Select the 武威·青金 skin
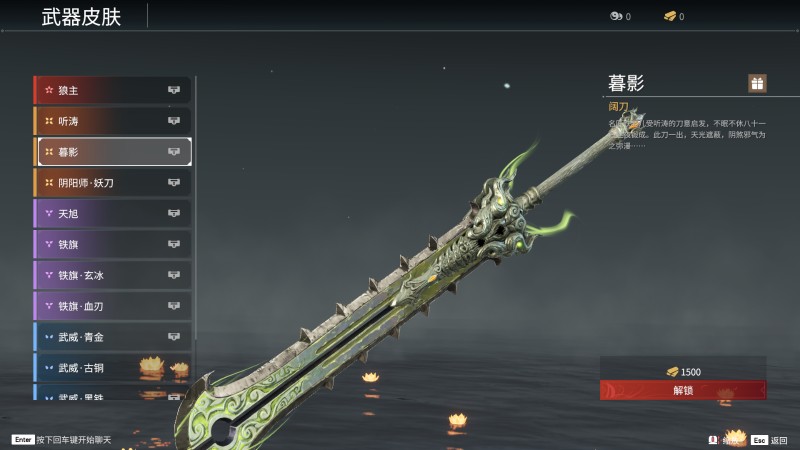 113,337
